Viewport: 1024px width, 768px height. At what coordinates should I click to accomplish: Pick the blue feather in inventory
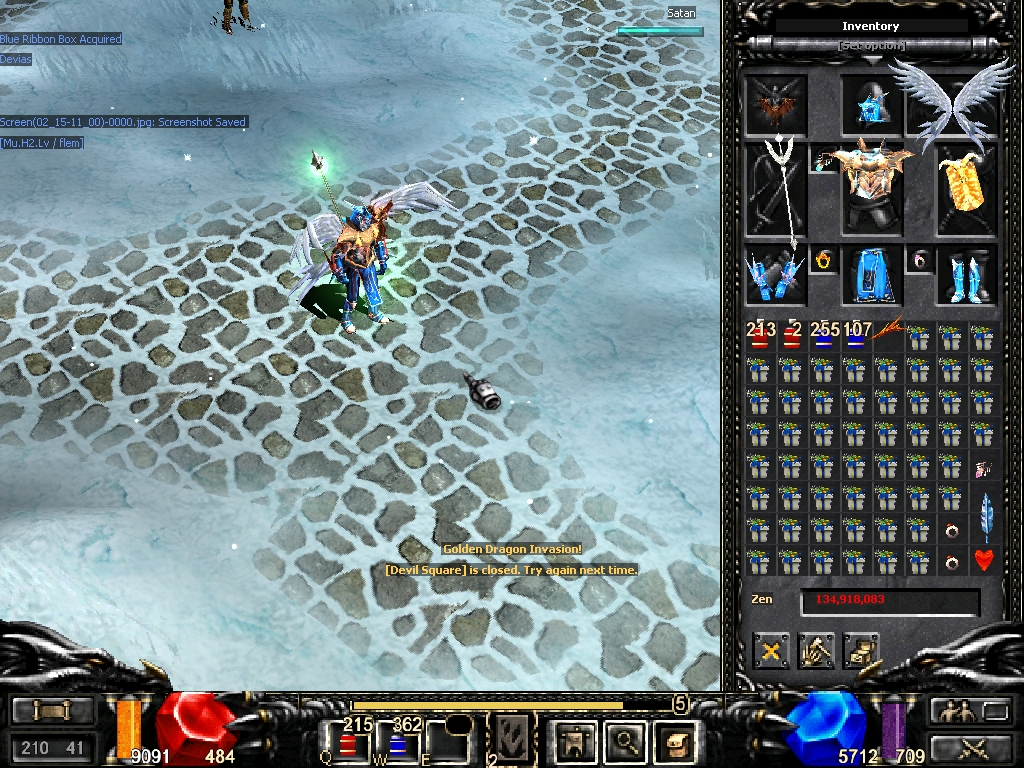(985, 515)
